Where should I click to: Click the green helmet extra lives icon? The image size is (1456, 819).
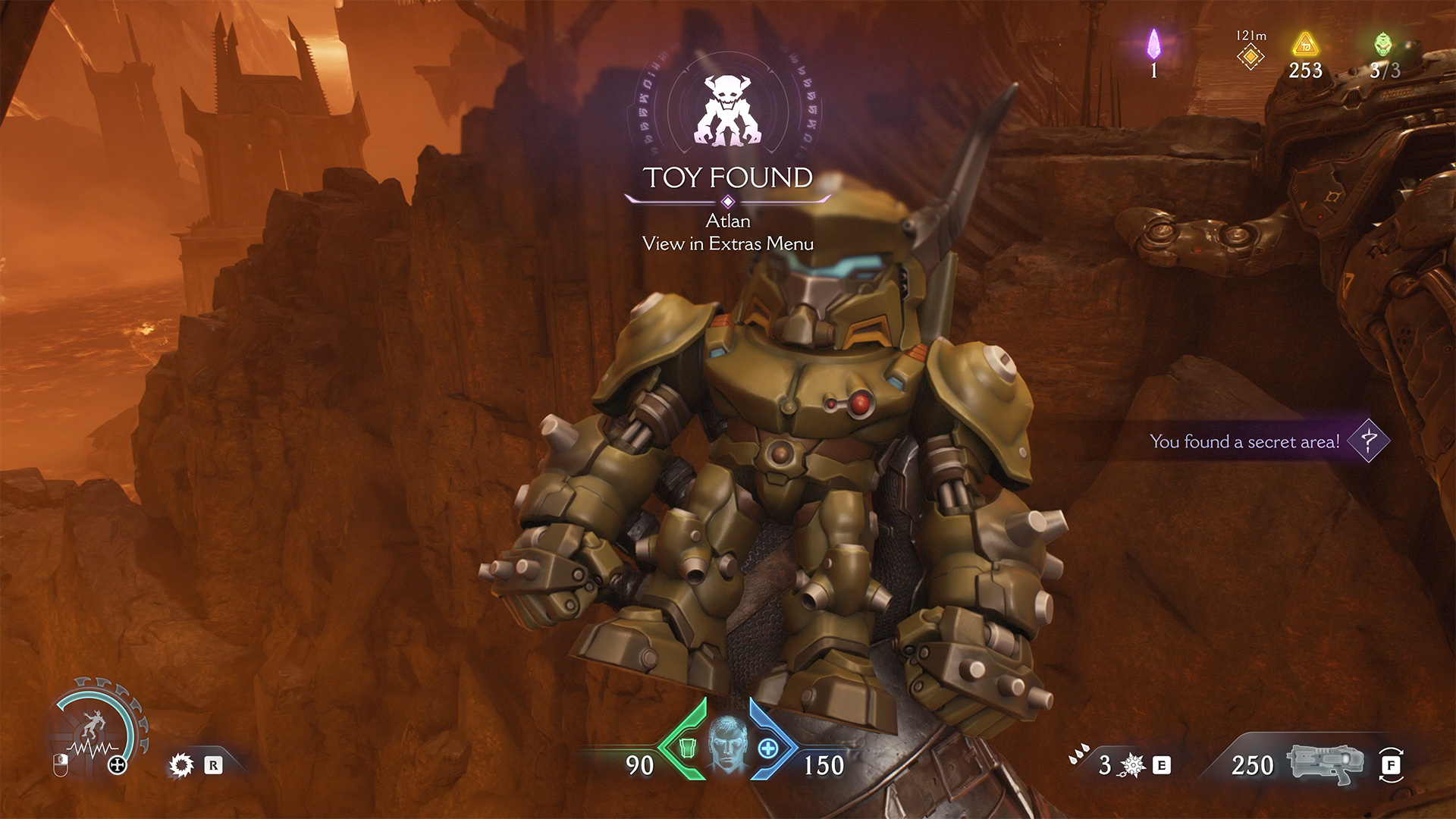click(x=1384, y=44)
